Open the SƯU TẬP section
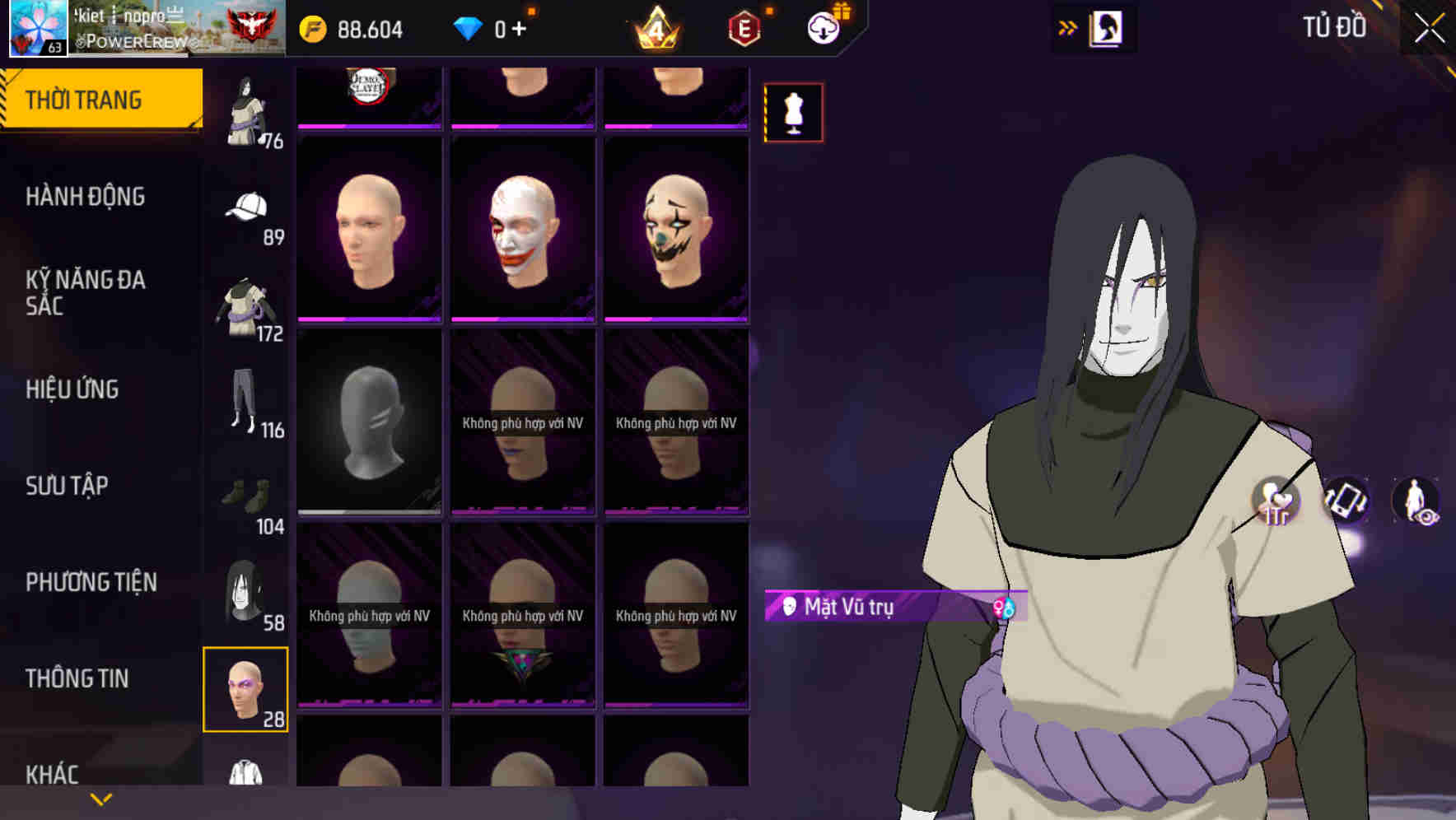 (68, 487)
